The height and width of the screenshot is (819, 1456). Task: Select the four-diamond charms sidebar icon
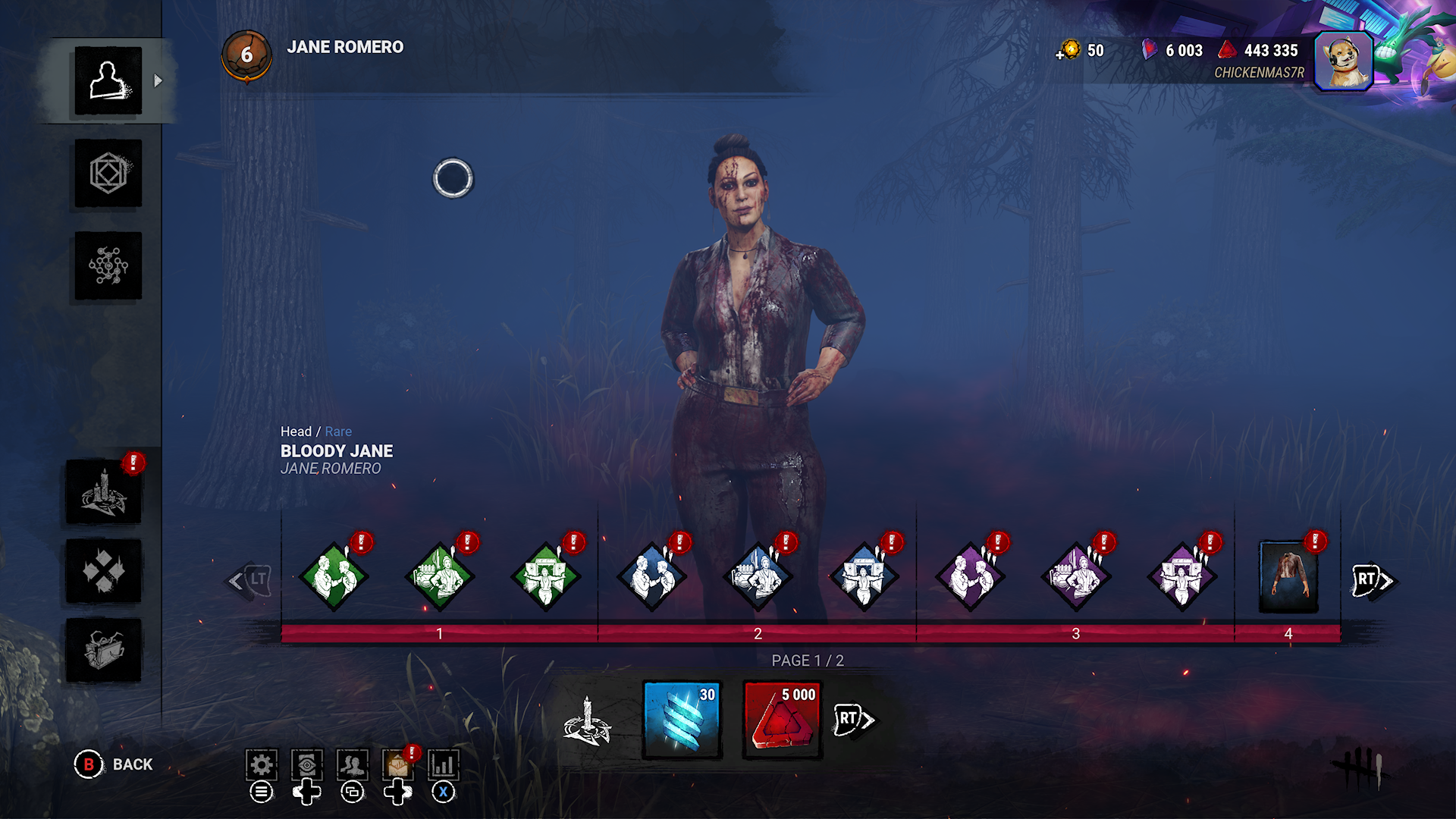(103, 571)
